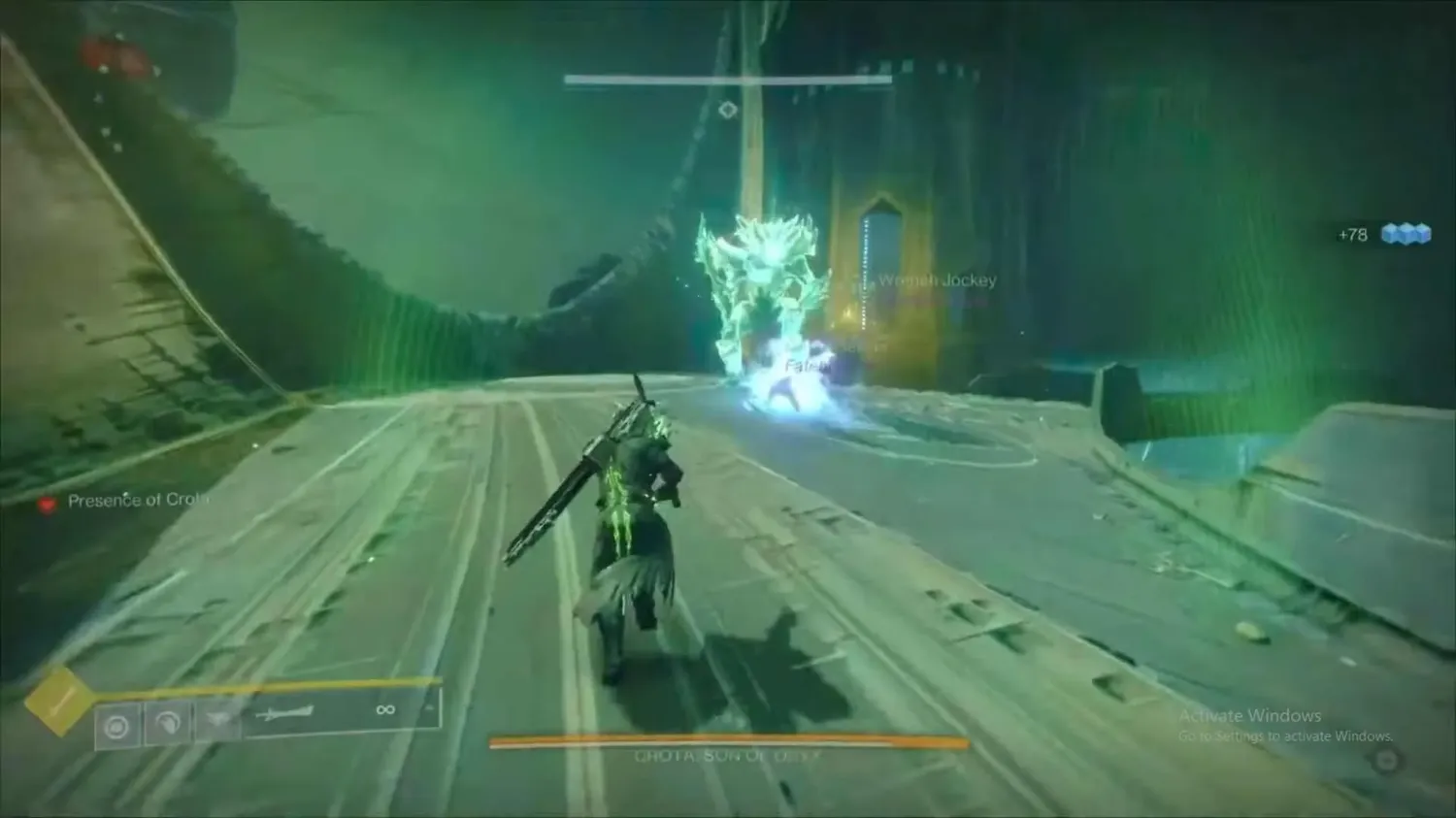Image resolution: width=1456 pixels, height=818 pixels.
Task: Select the grenade ability icon
Action: (117, 726)
